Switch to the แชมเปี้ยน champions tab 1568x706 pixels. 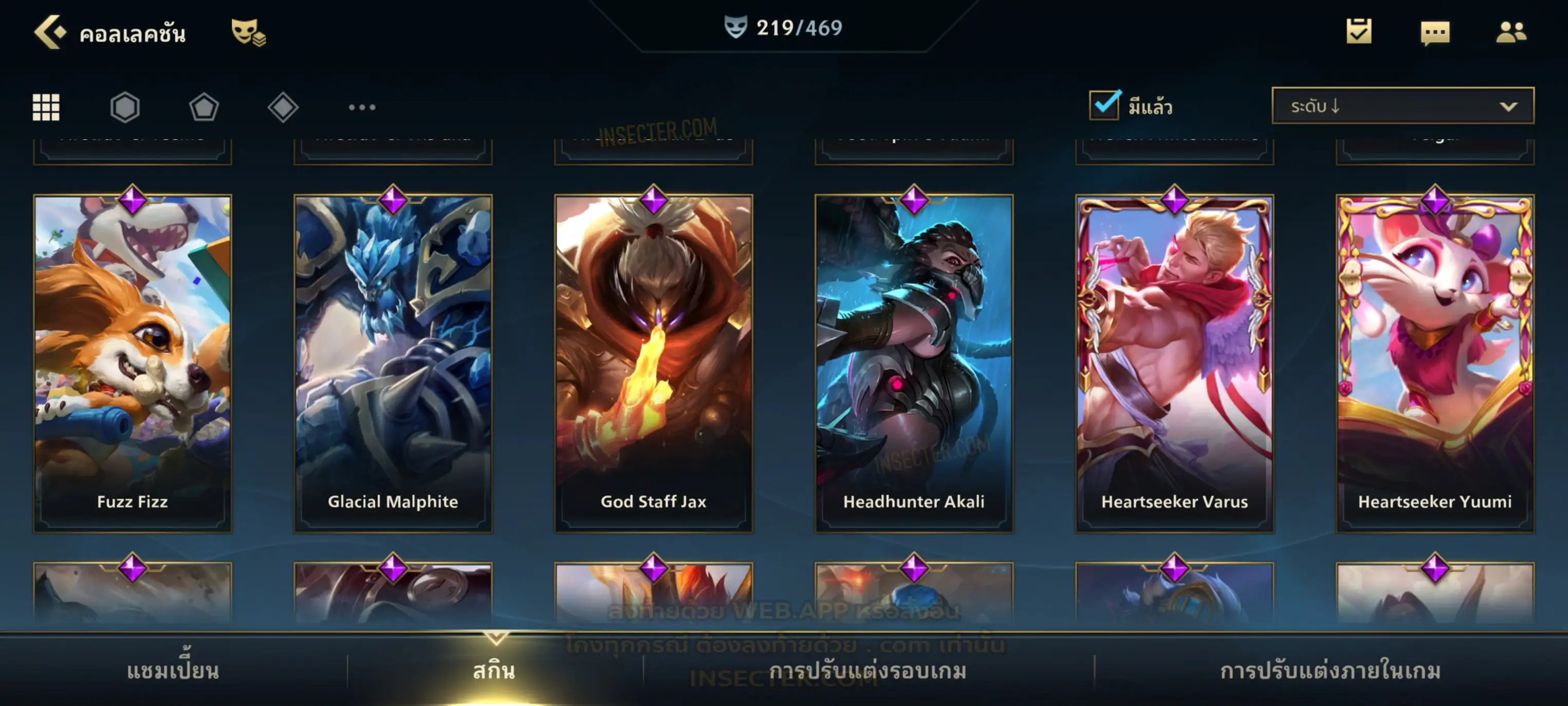(173, 671)
